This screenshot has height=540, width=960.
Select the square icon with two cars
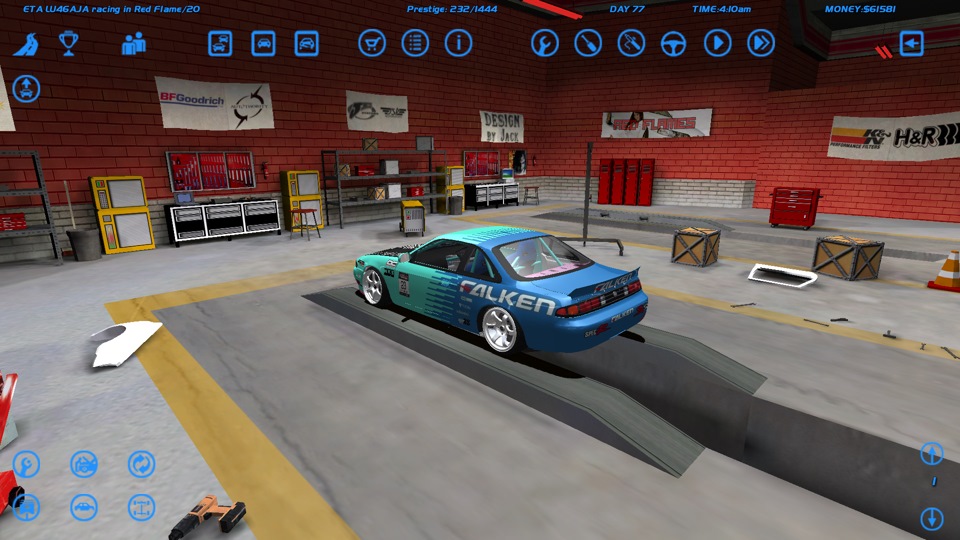[x=220, y=43]
